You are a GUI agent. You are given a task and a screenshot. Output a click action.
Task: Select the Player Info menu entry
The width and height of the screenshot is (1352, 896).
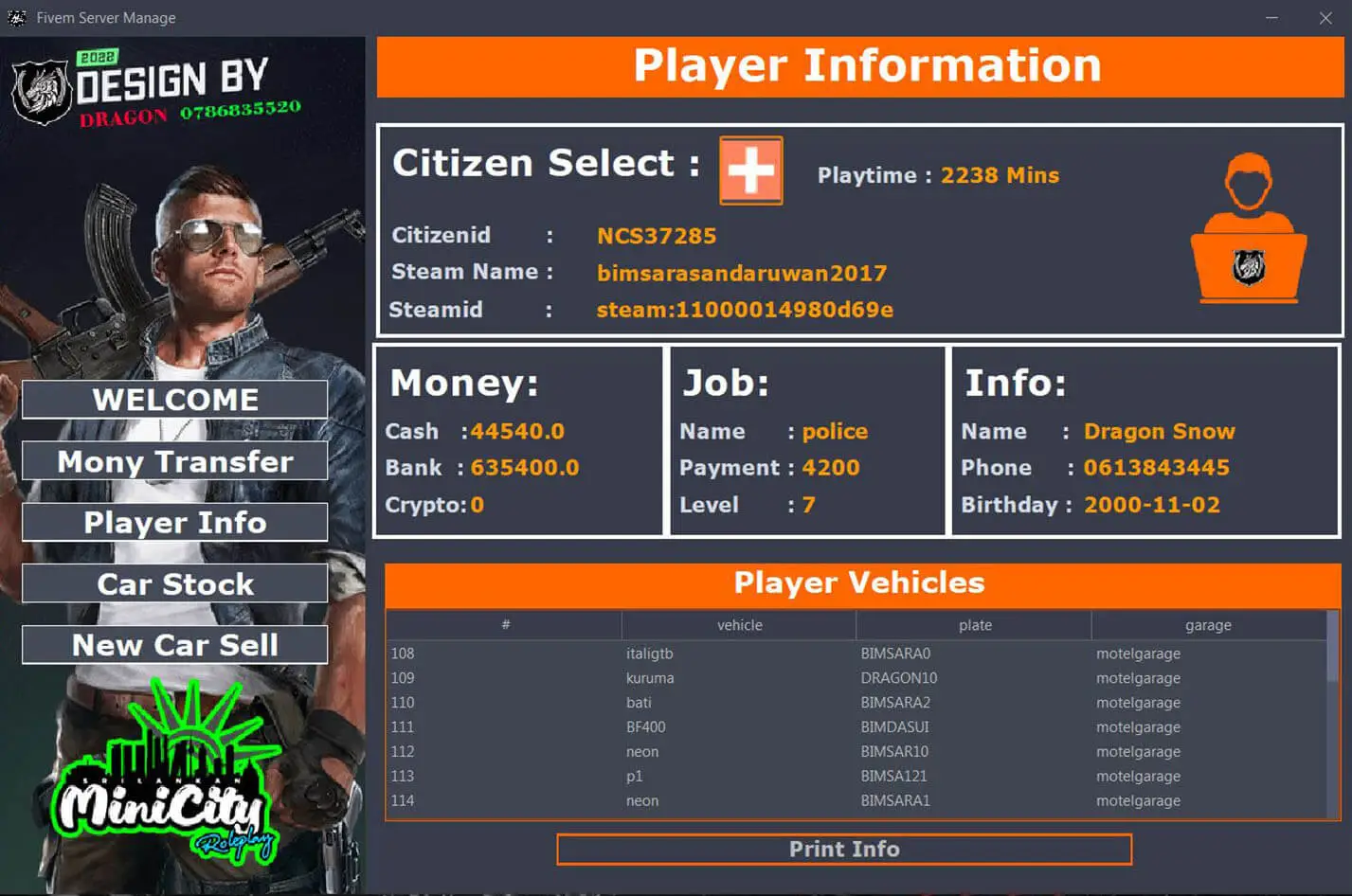[175, 523]
